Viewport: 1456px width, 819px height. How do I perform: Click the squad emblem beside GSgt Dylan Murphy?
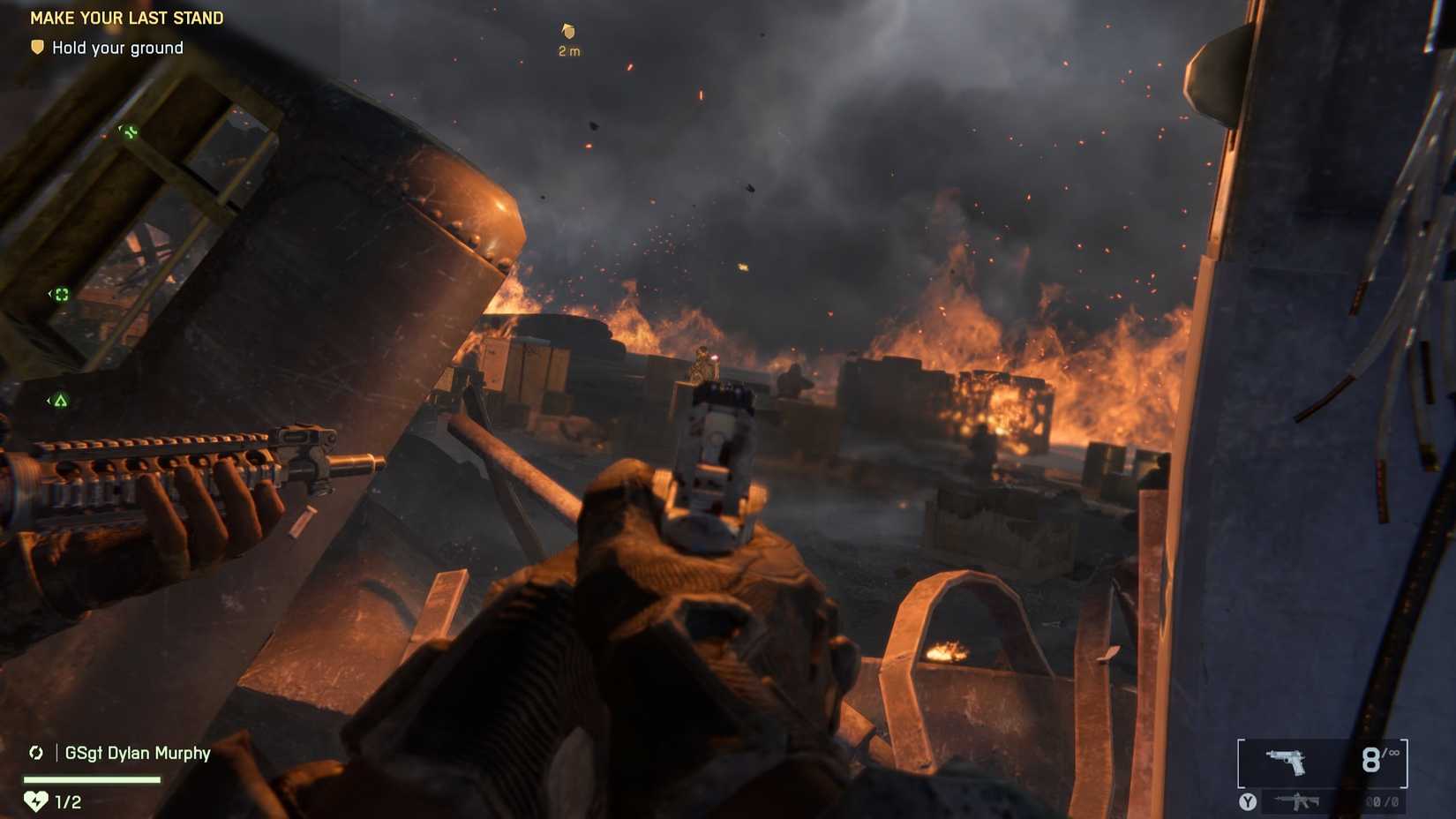tap(35, 753)
